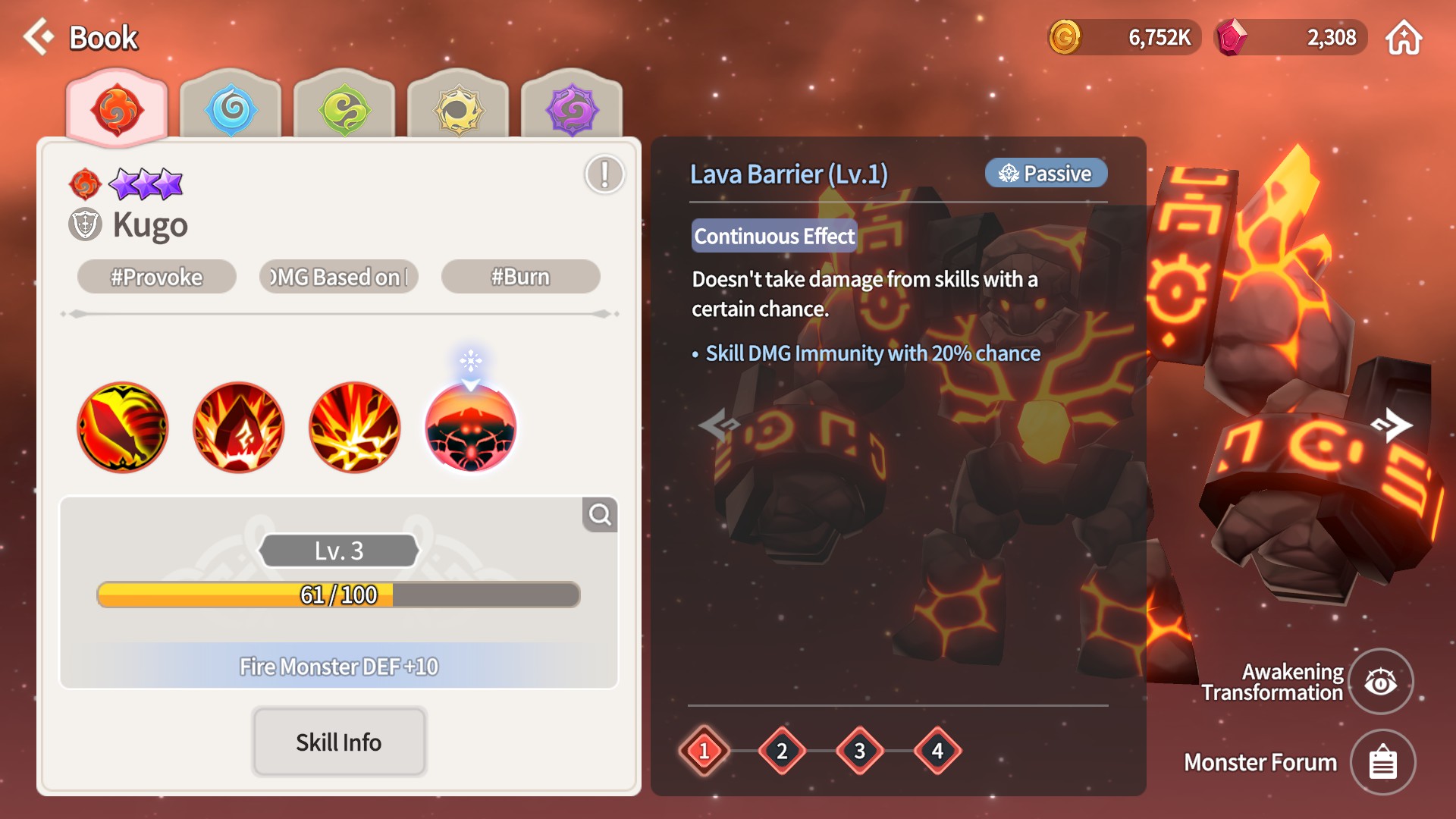This screenshot has width=1456, height=819.
Task: Click the magnifying glass on level panel
Action: coord(600,515)
